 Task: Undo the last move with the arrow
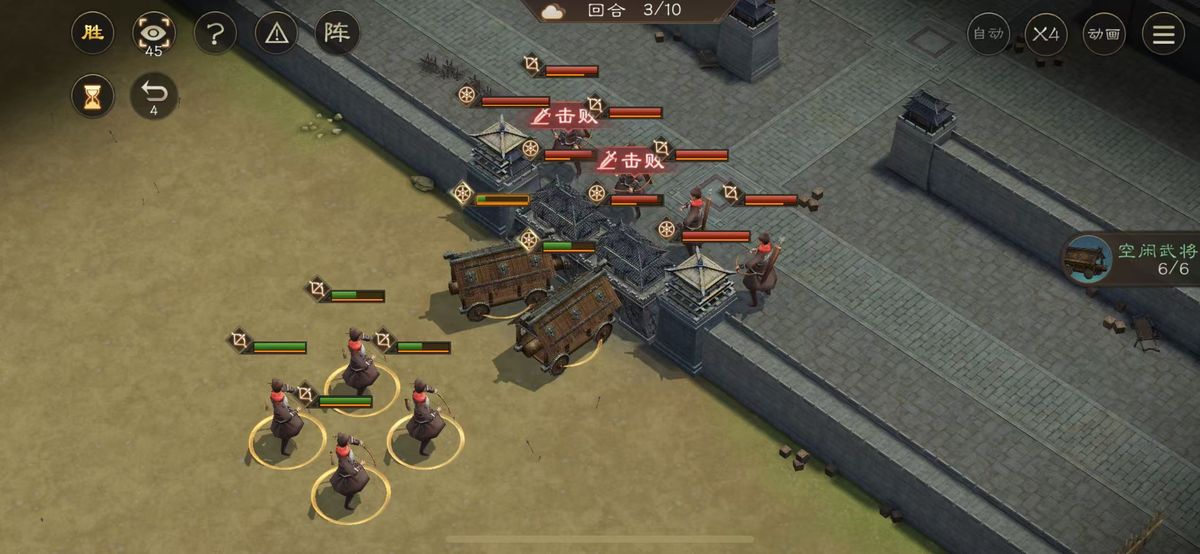click(x=154, y=96)
